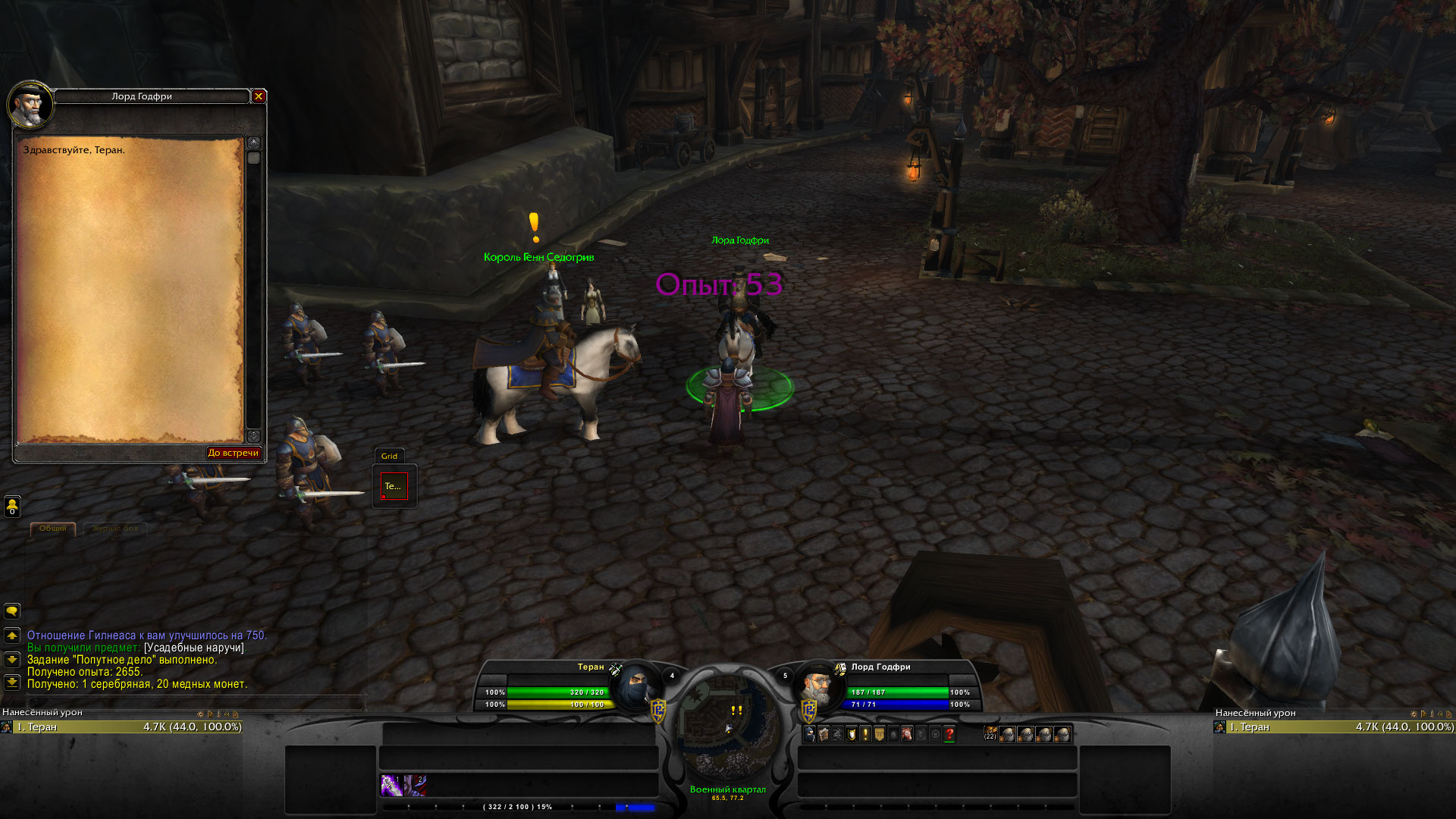The image size is (1456, 819).
Task: Use the first purple ability on action bar
Action: pos(392,785)
